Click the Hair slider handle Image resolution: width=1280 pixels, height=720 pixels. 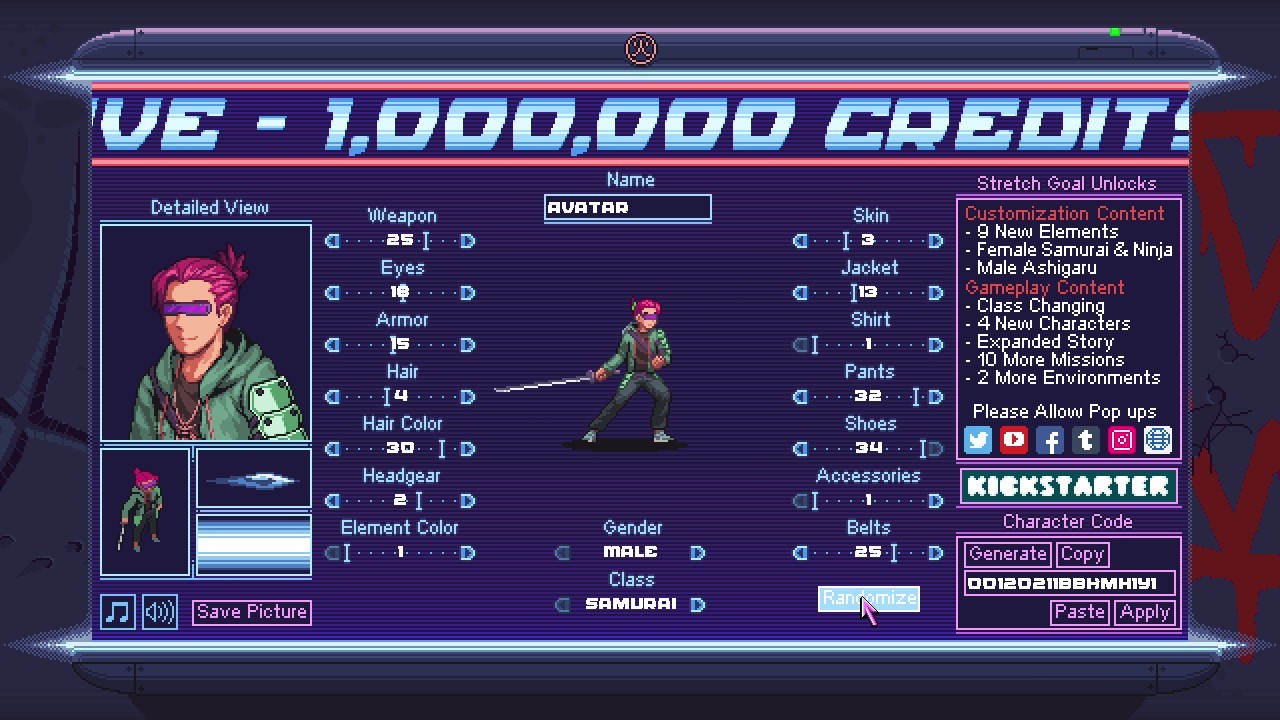(389, 396)
